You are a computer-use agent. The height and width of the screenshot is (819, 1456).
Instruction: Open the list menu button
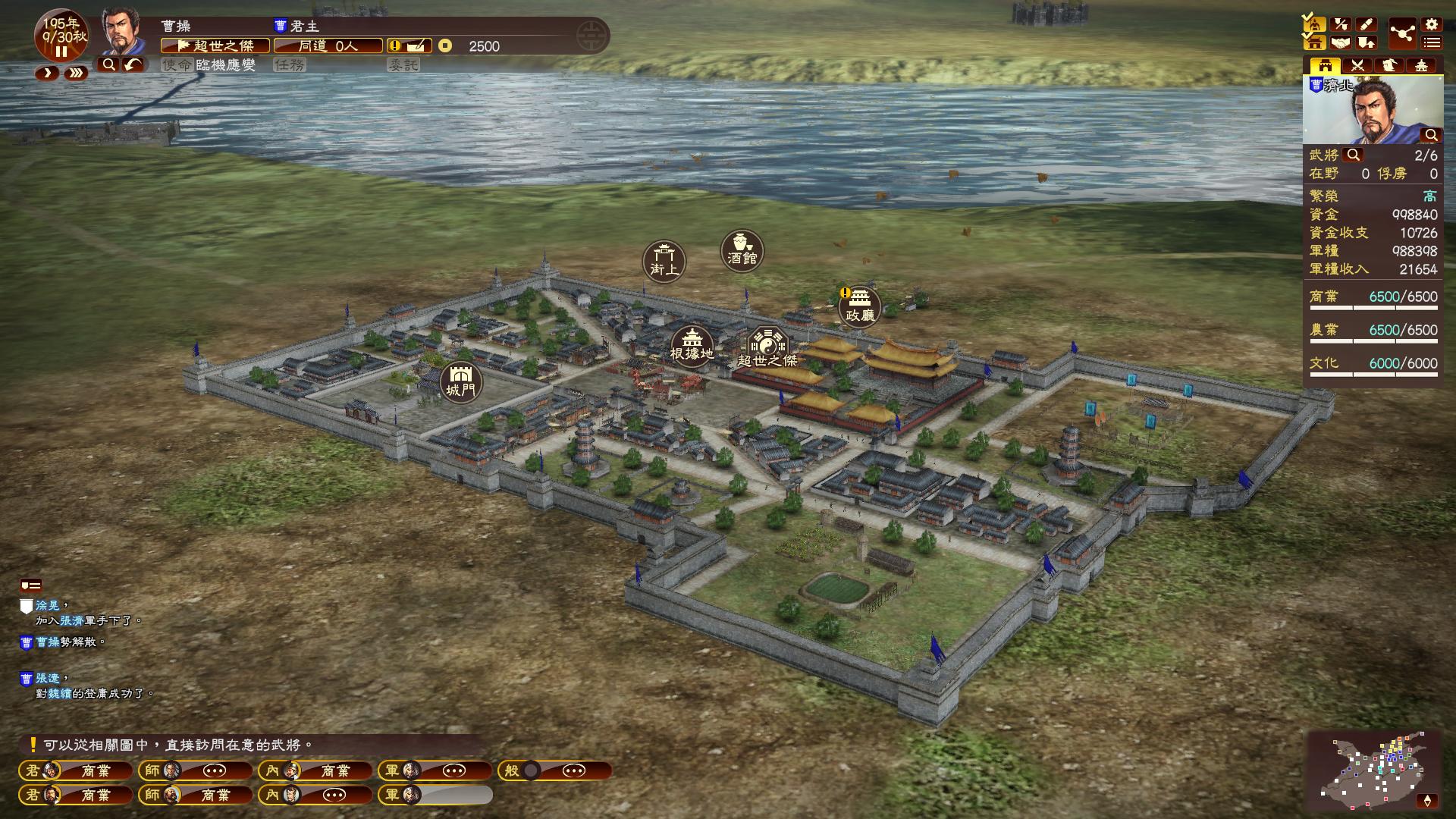1431,43
